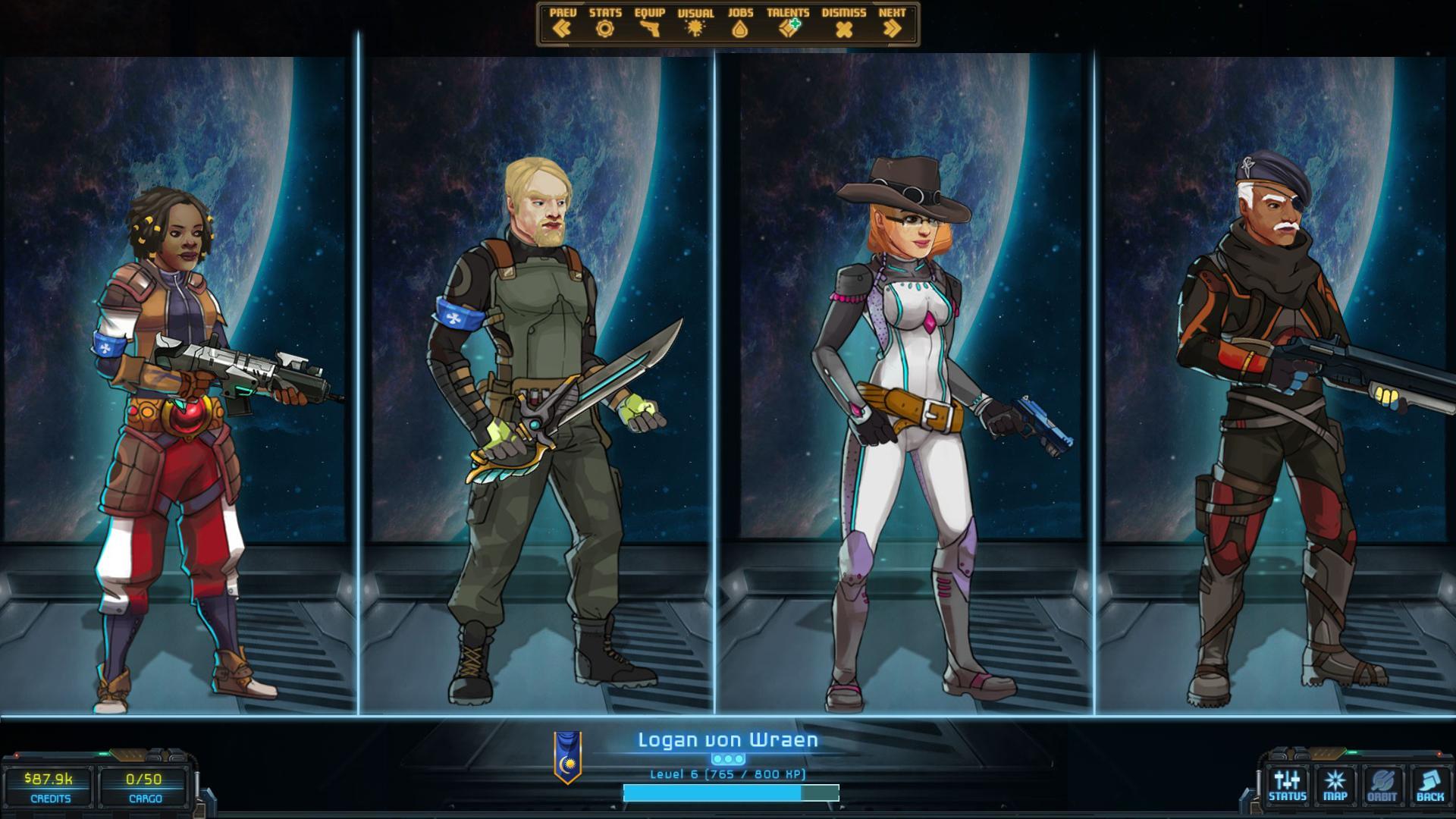This screenshot has height=819, width=1456.
Task: Click the $87.9k Credits display
Action: [48, 786]
